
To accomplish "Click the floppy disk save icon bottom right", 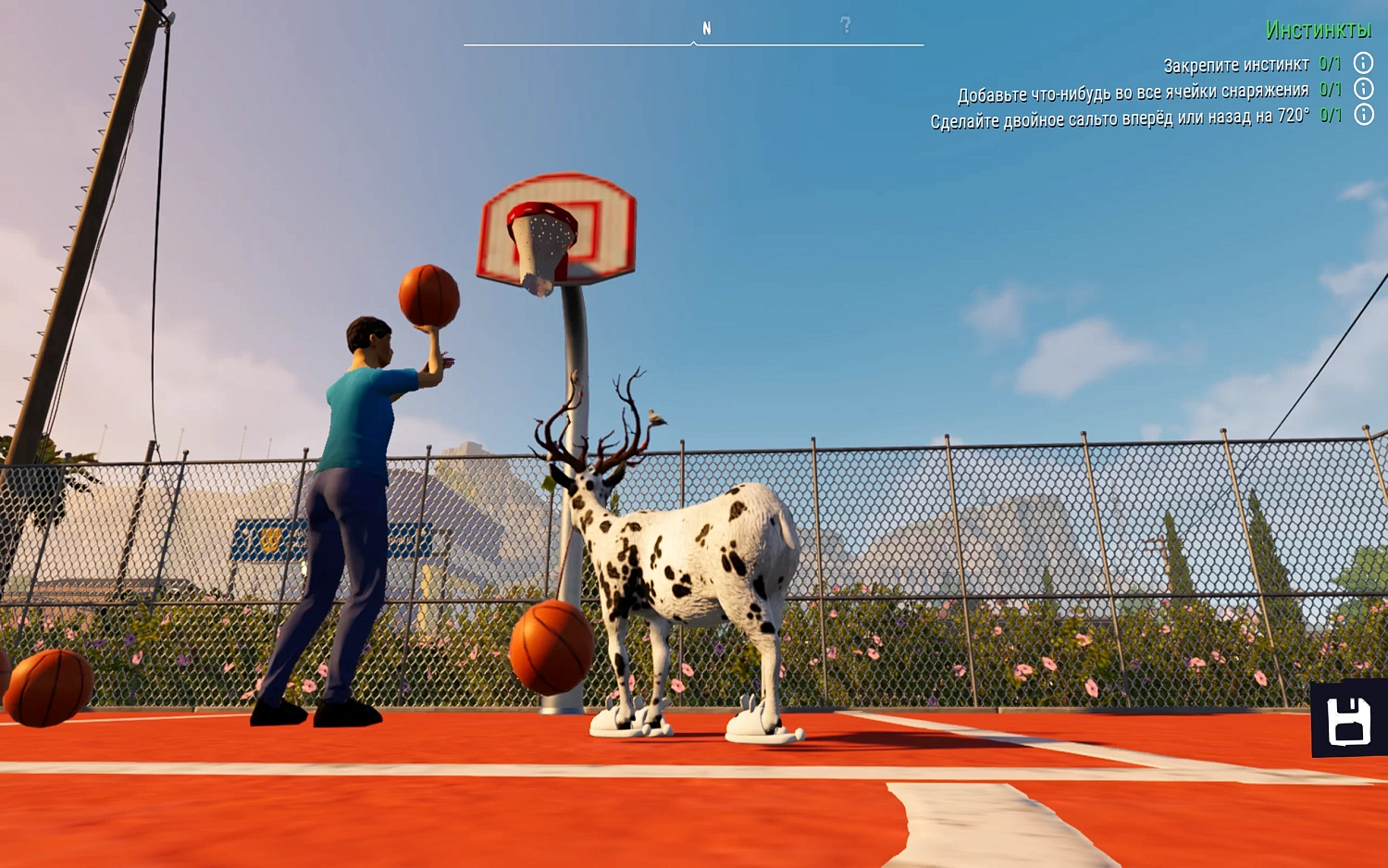I will pyautogui.click(x=1348, y=724).
